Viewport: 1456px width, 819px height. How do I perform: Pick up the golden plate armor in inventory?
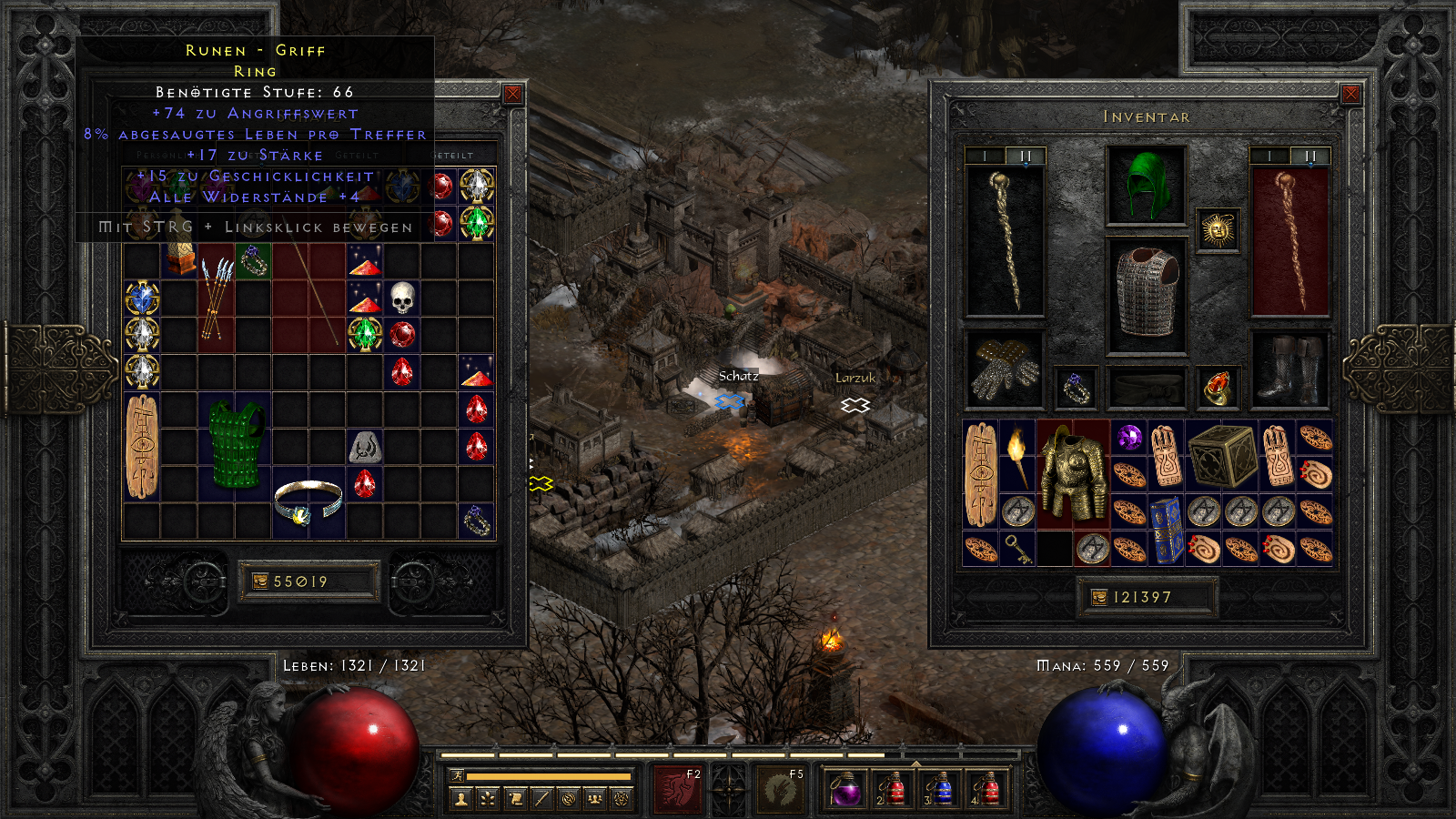(1073, 474)
